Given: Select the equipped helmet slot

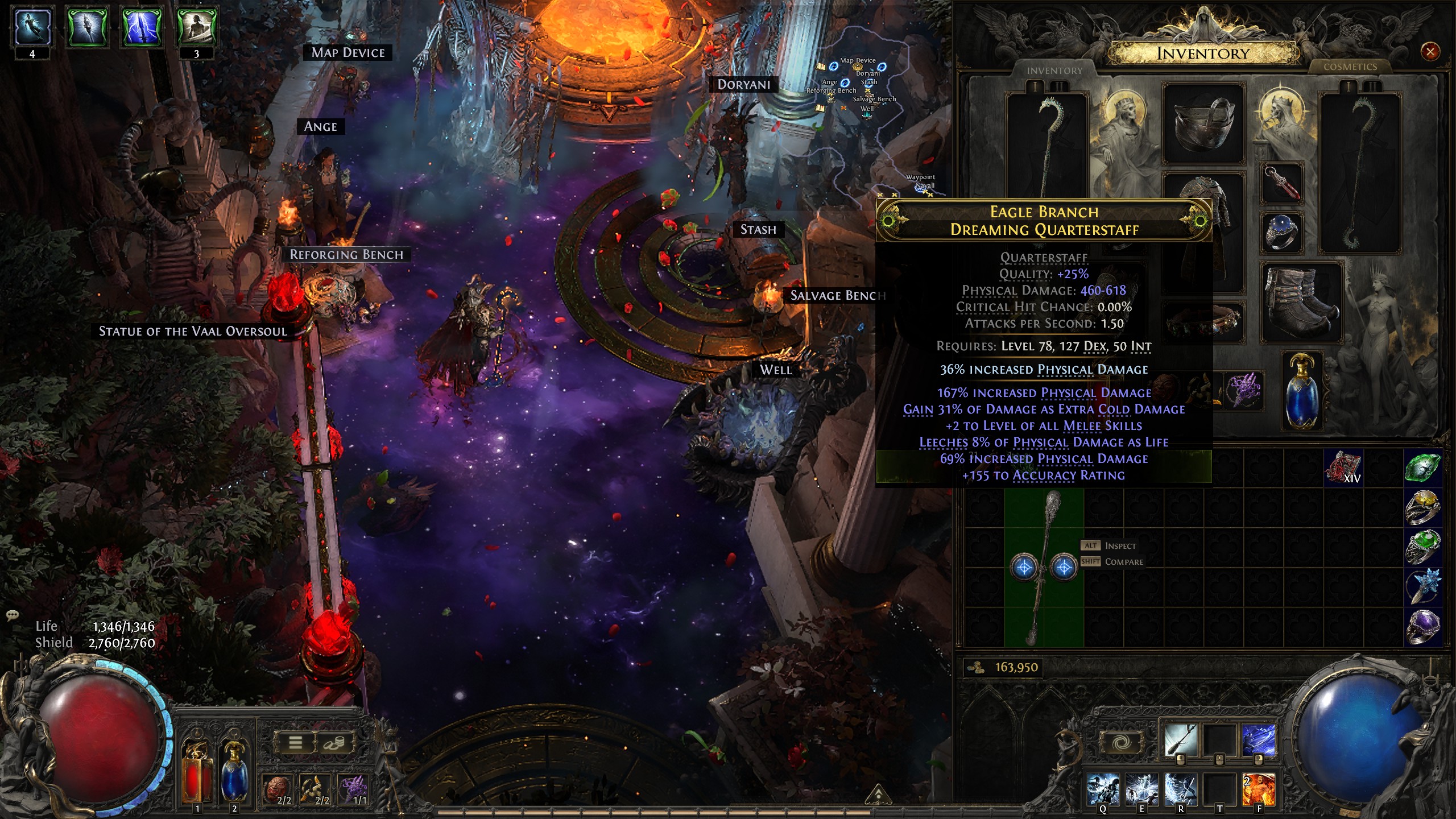Looking at the screenshot, I should 1203,123.
